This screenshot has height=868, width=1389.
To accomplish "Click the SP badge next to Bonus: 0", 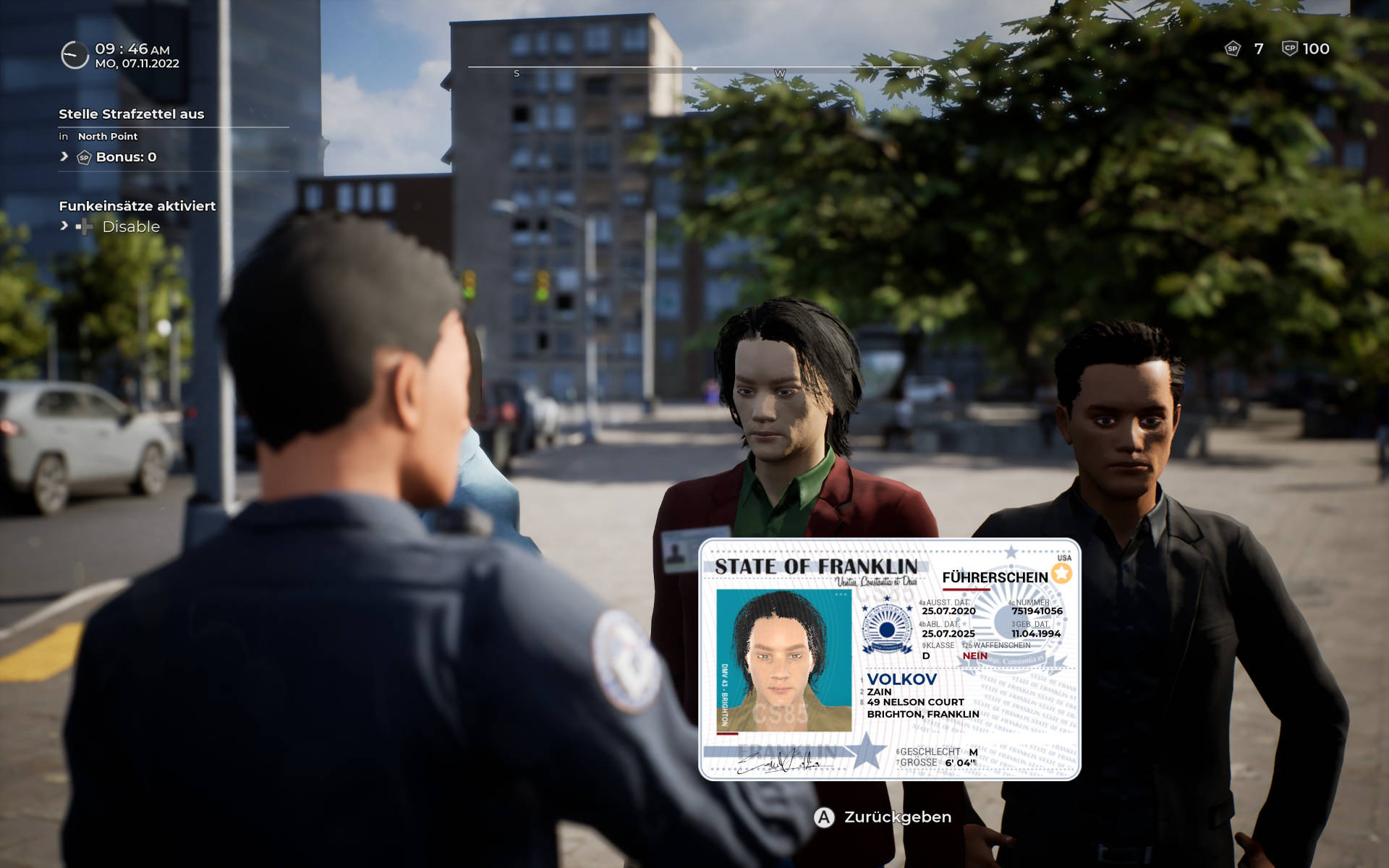I will 85,158.
